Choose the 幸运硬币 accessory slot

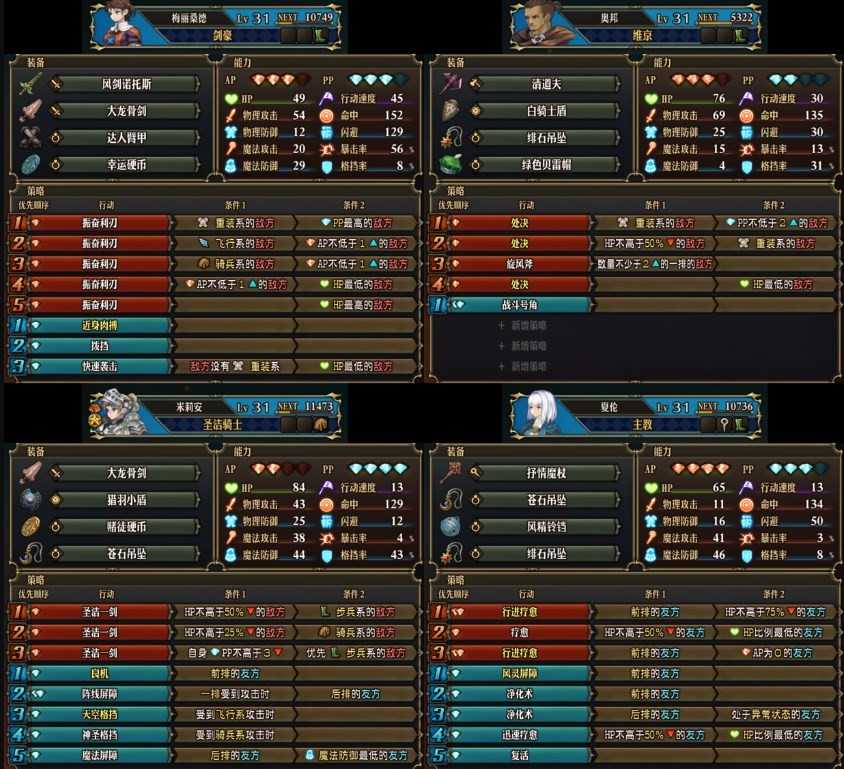click(x=124, y=165)
